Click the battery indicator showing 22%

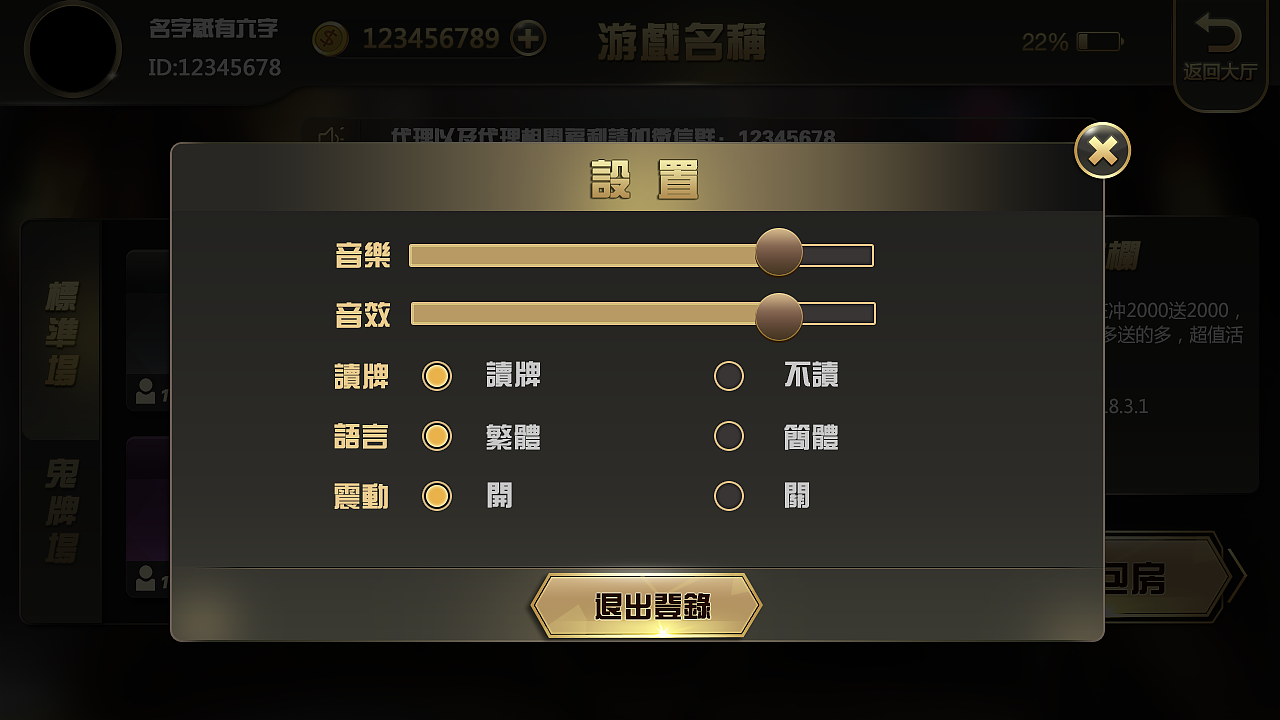pos(1100,40)
